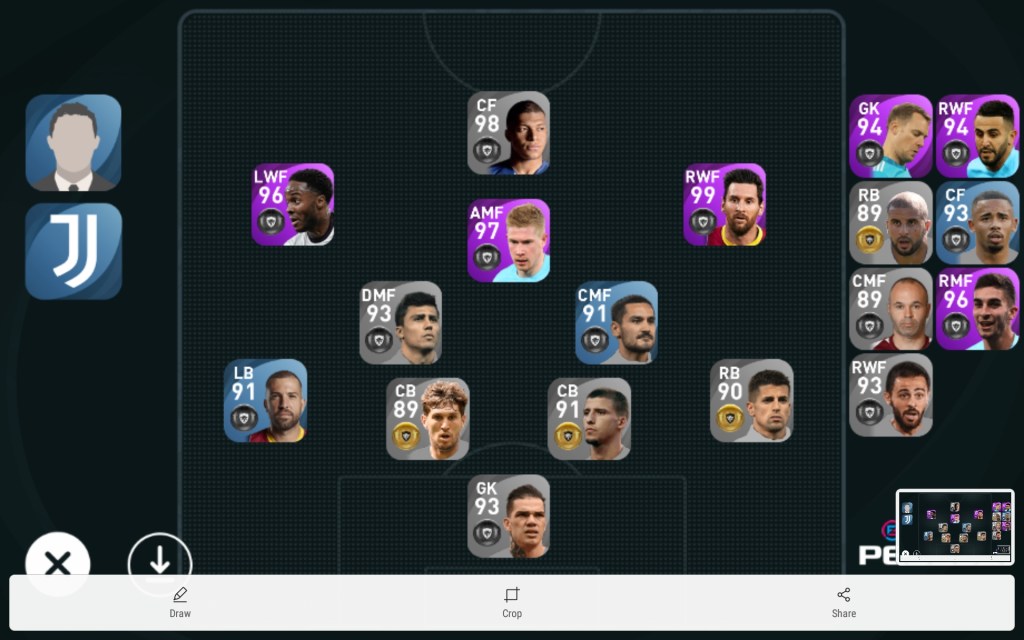This screenshot has width=1024, height=640.
Task: Choose the substitute CMF 89 card
Action: point(891,308)
